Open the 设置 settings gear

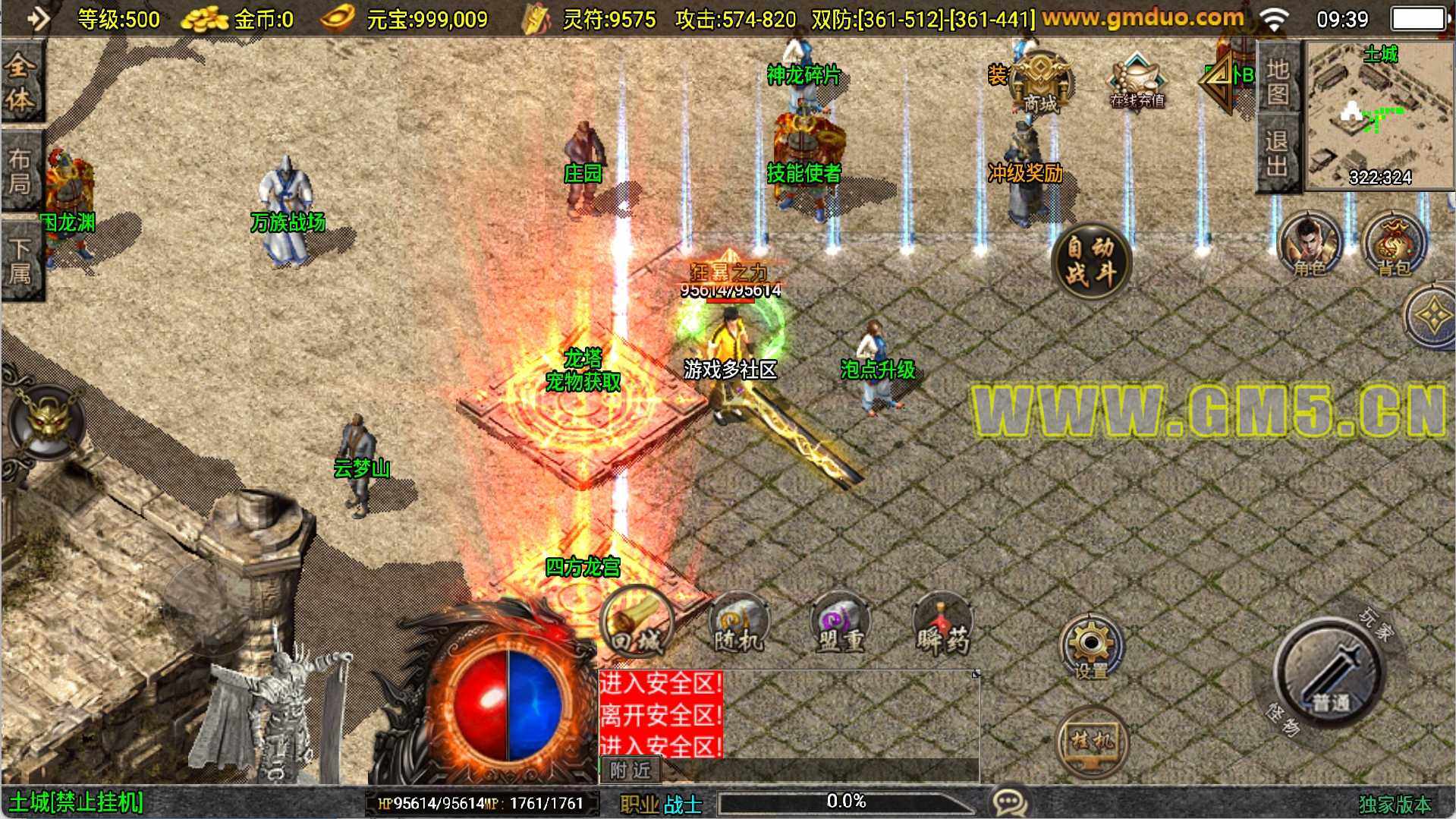tap(1091, 647)
